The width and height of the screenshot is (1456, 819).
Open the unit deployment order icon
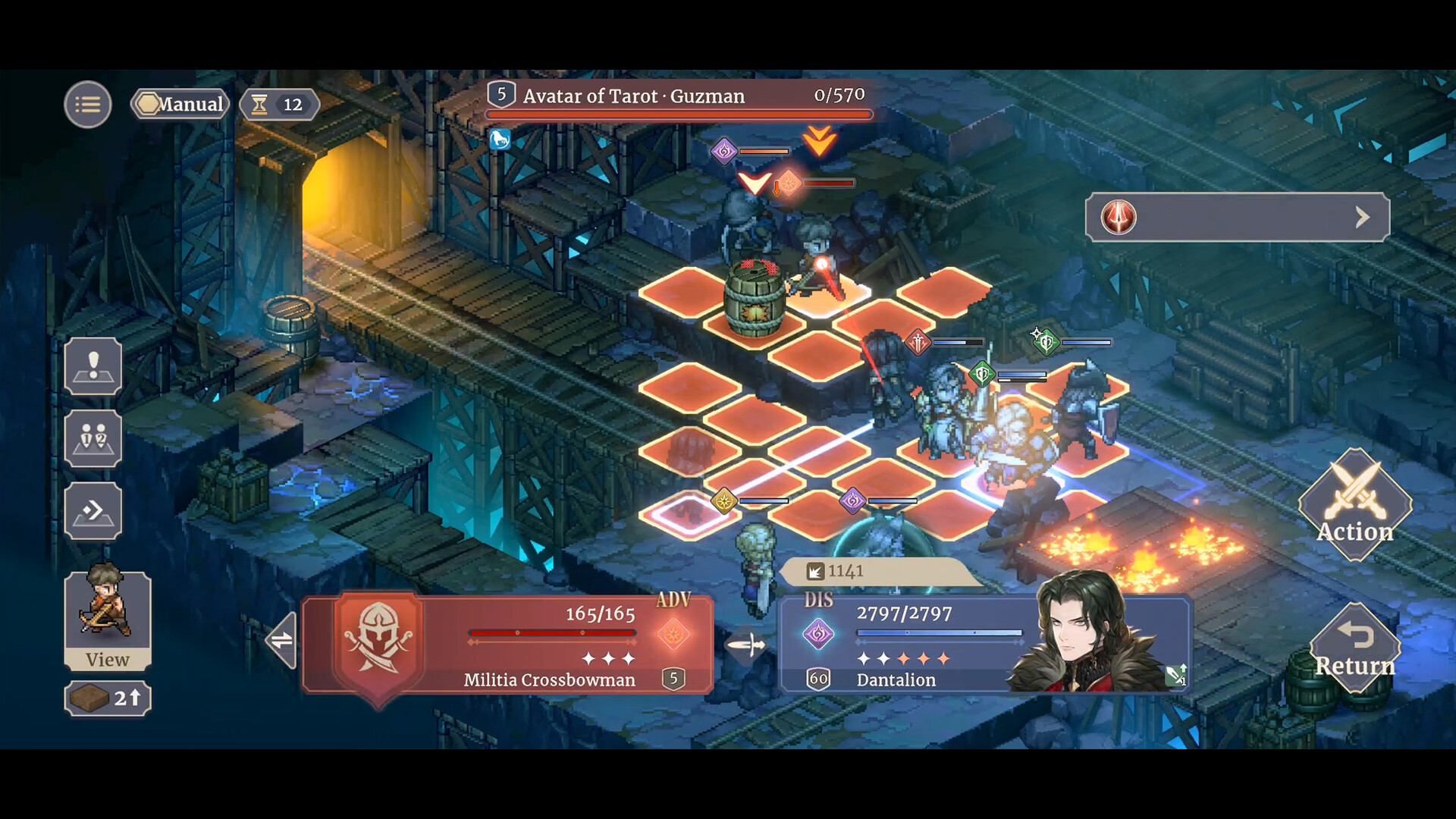click(x=93, y=438)
